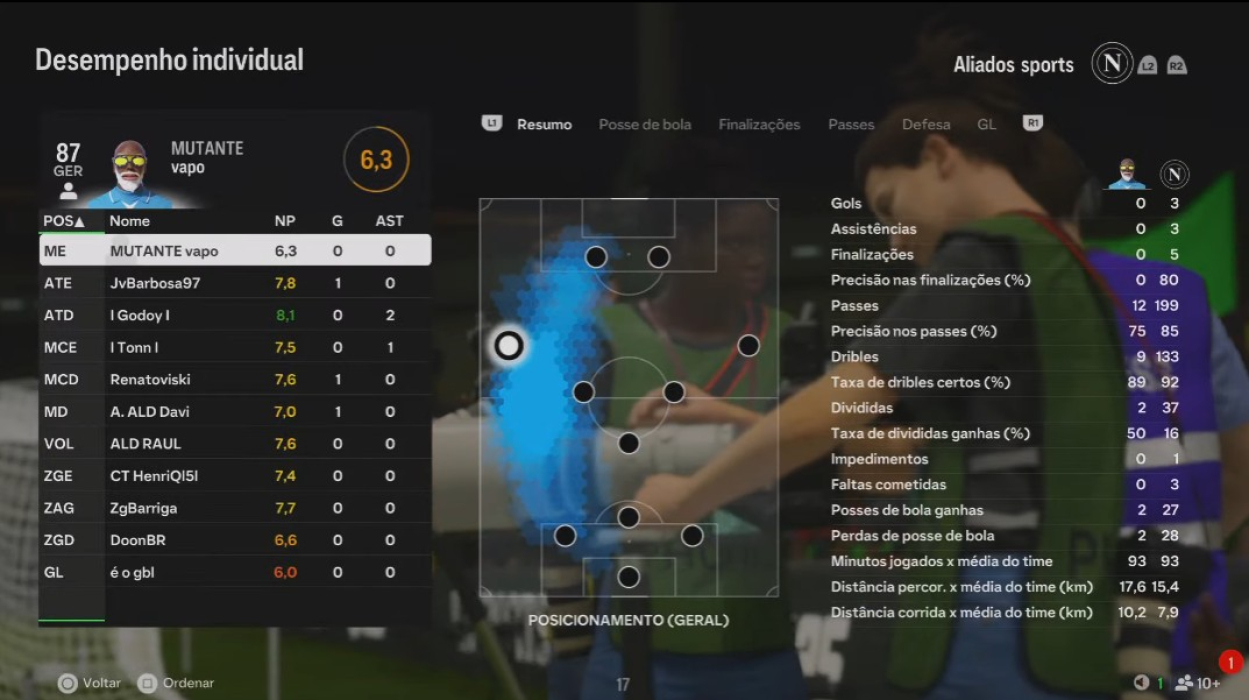The width and height of the screenshot is (1249, 700).
Task: Select the I Godoy I player row
Action: [x=235, y=315]
